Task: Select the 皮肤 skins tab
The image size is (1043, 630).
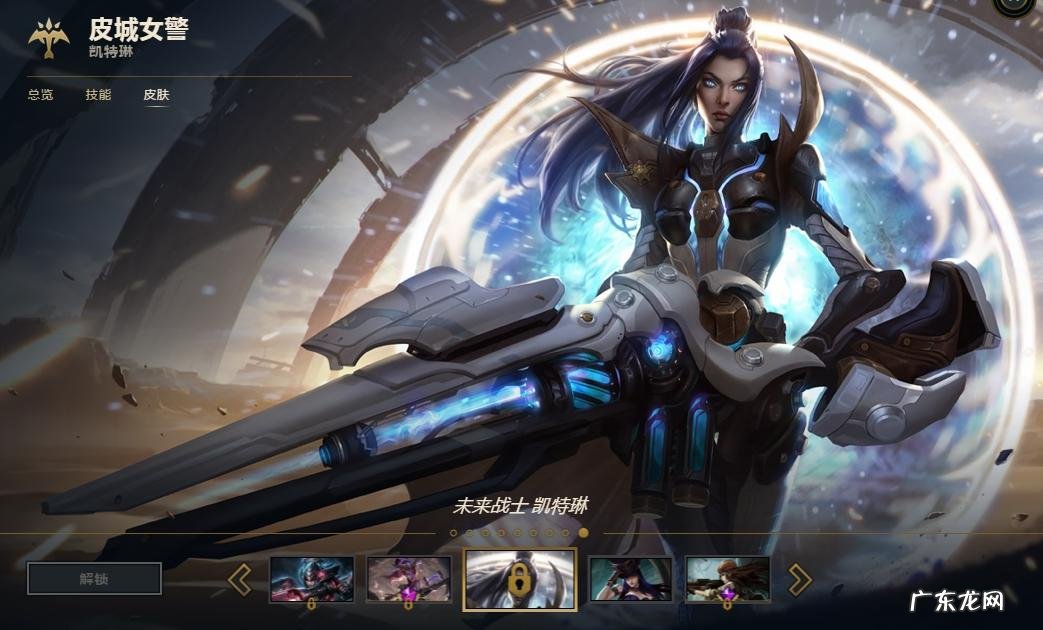Action: coord(156,95)
